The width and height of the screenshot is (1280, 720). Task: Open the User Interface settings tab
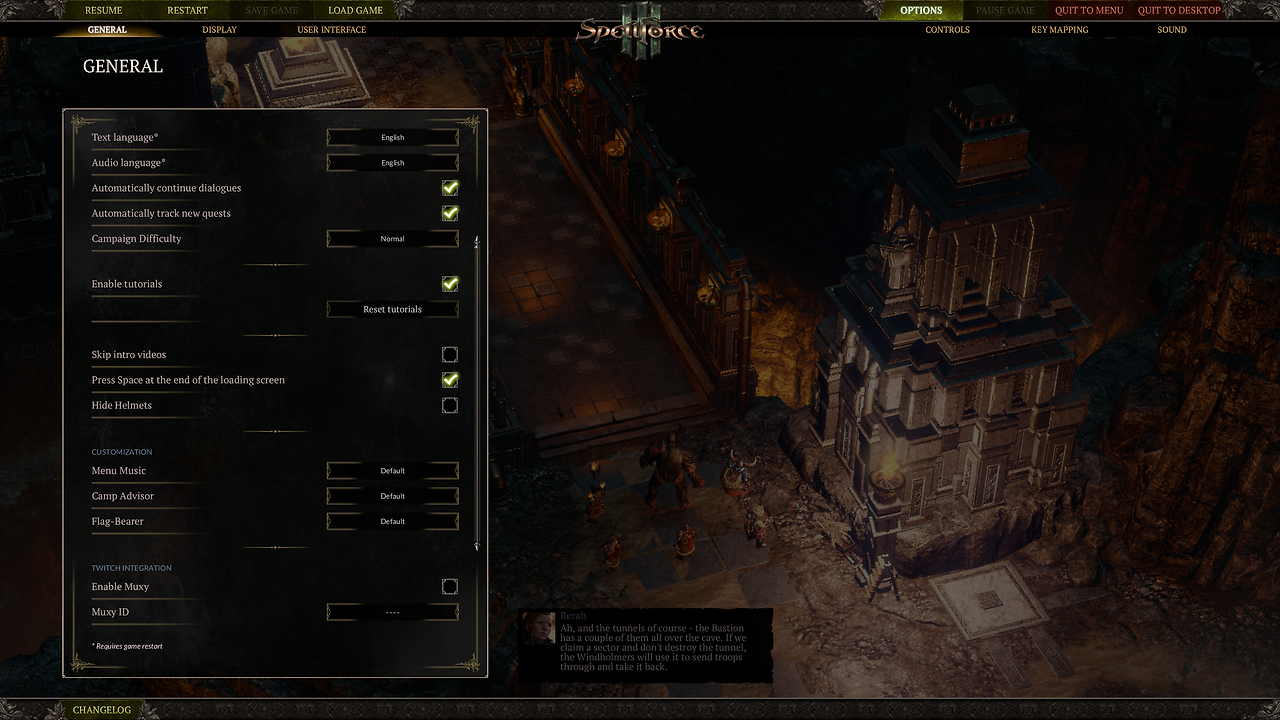click(x=332, y=30)
